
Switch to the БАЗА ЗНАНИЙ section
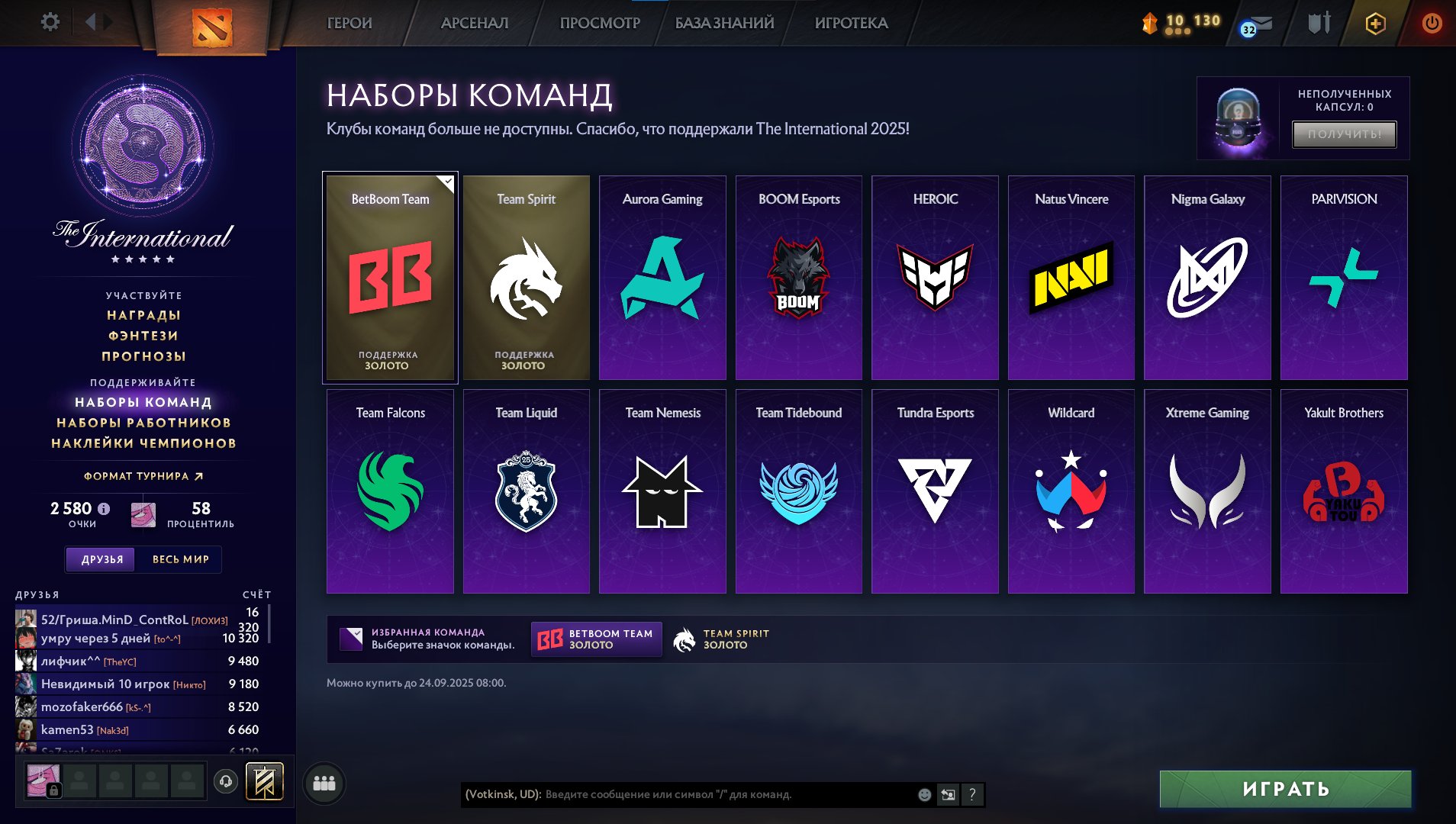(x=723, y=22)
